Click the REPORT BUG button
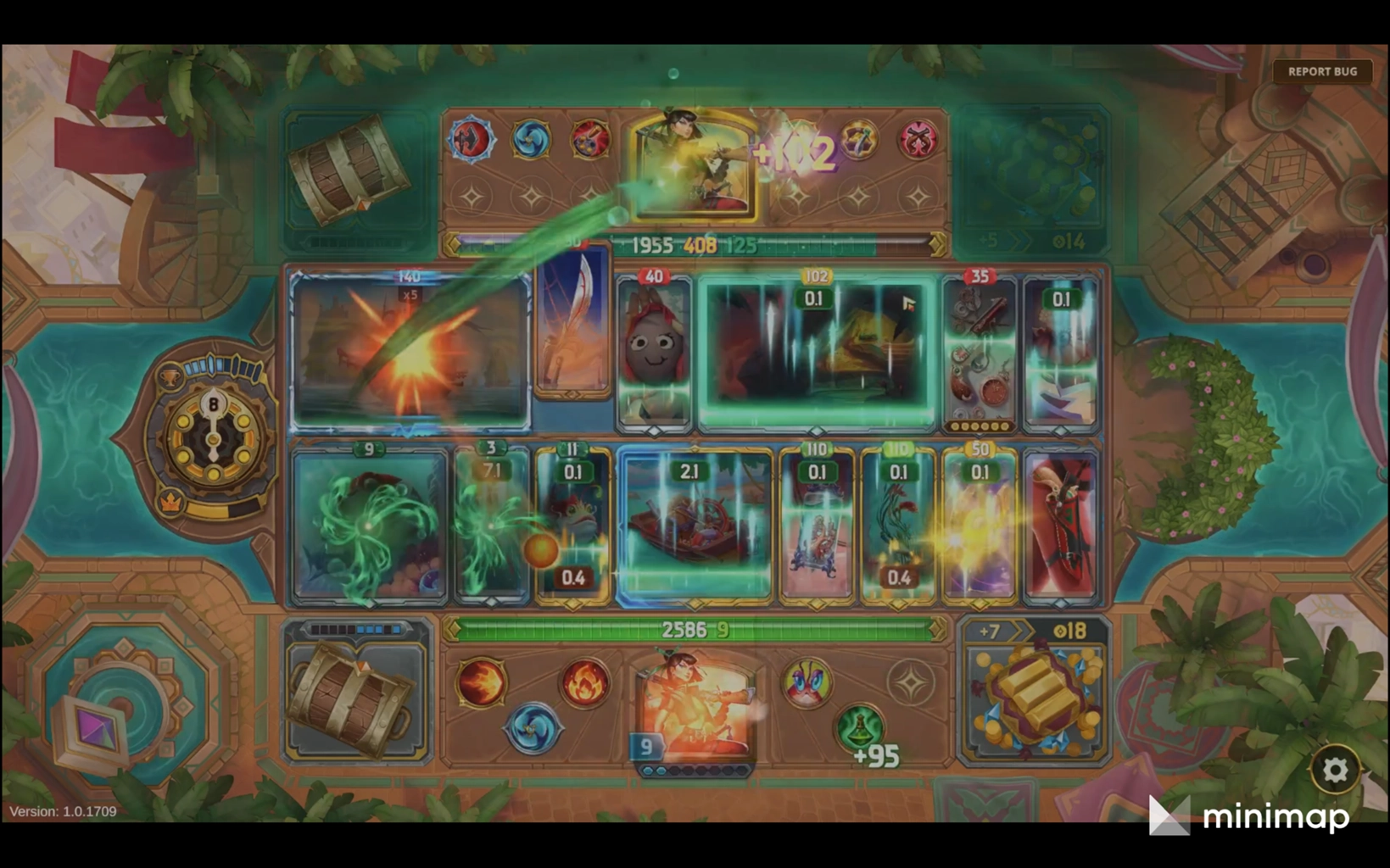1390x868 pixels. (x=1321, y=72)
